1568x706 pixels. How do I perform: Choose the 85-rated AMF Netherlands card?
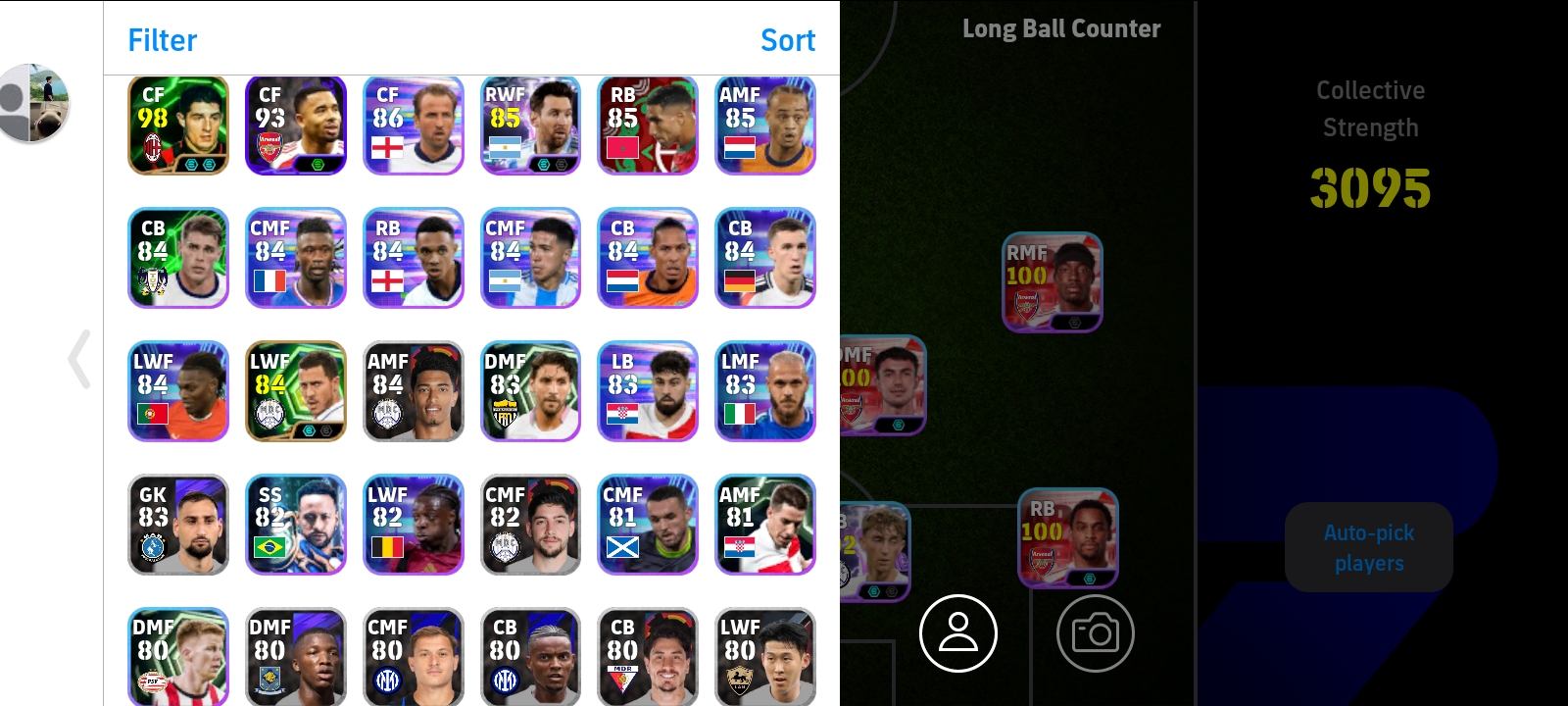765,126
